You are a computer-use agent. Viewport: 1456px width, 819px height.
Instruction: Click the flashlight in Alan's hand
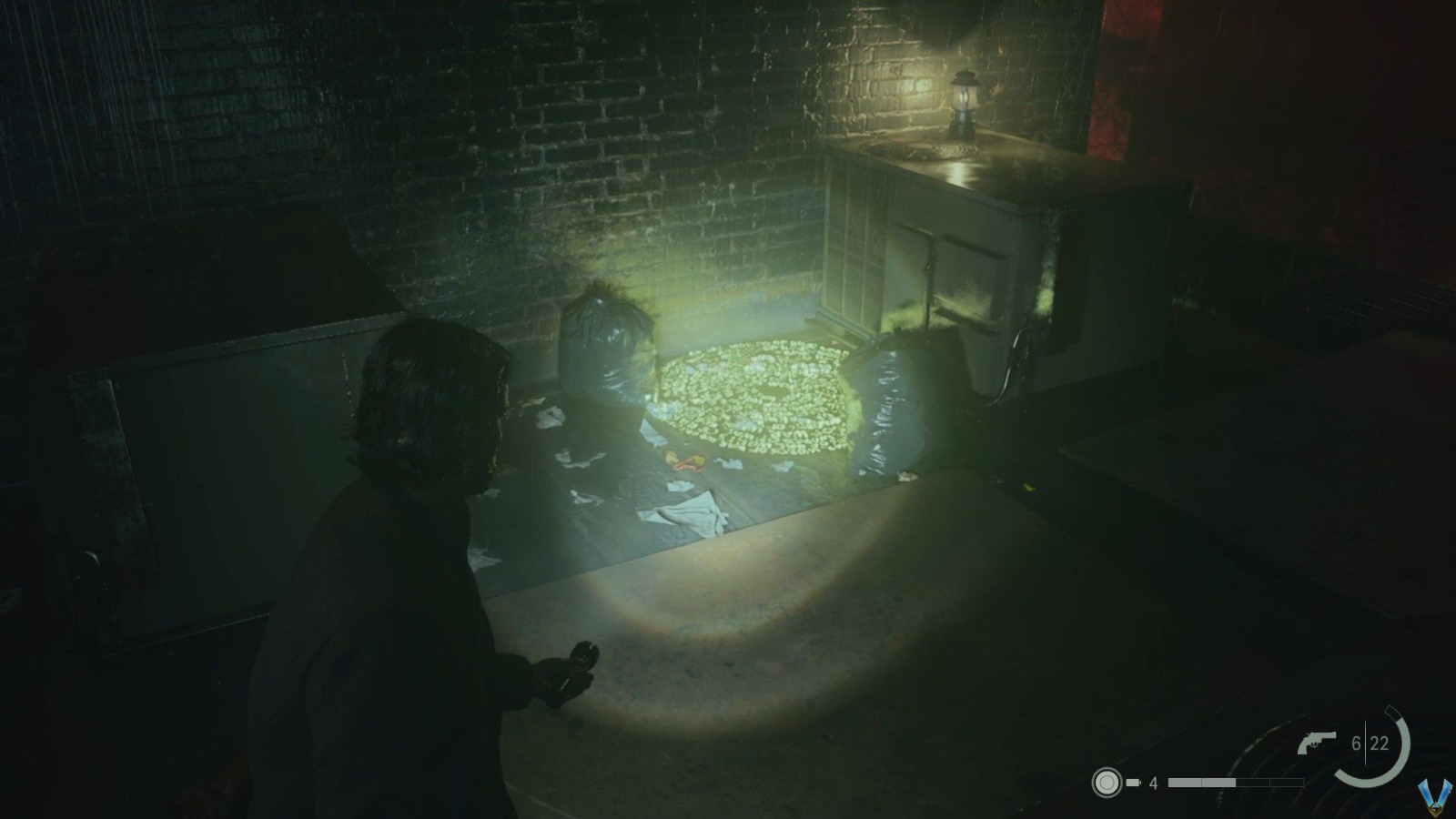pos(575,658)
